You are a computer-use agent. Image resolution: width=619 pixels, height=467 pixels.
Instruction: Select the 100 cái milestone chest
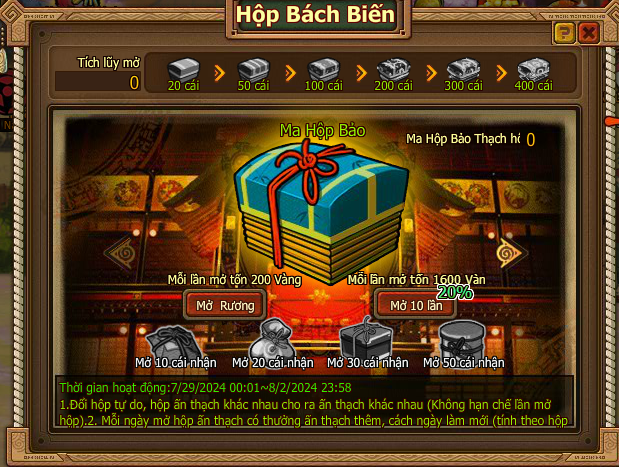[322, 69]
